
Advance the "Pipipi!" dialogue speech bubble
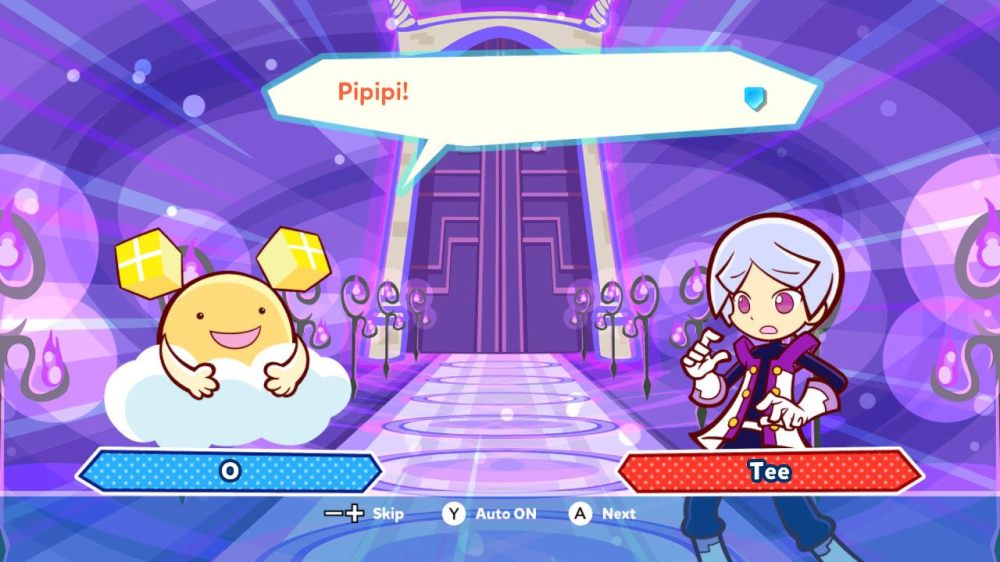click(x=603, y=514)
